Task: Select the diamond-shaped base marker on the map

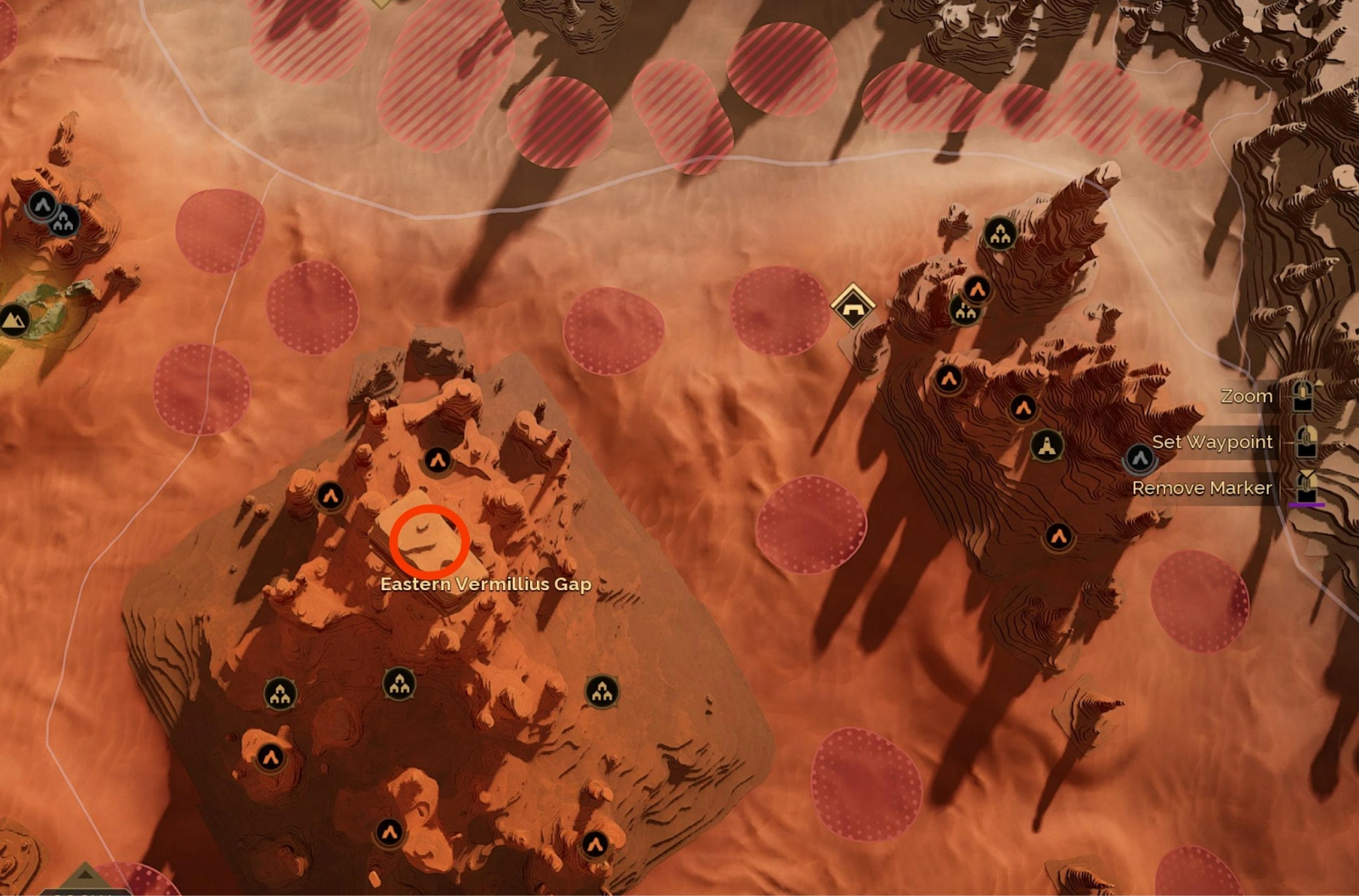Action: tap(852, 306)
